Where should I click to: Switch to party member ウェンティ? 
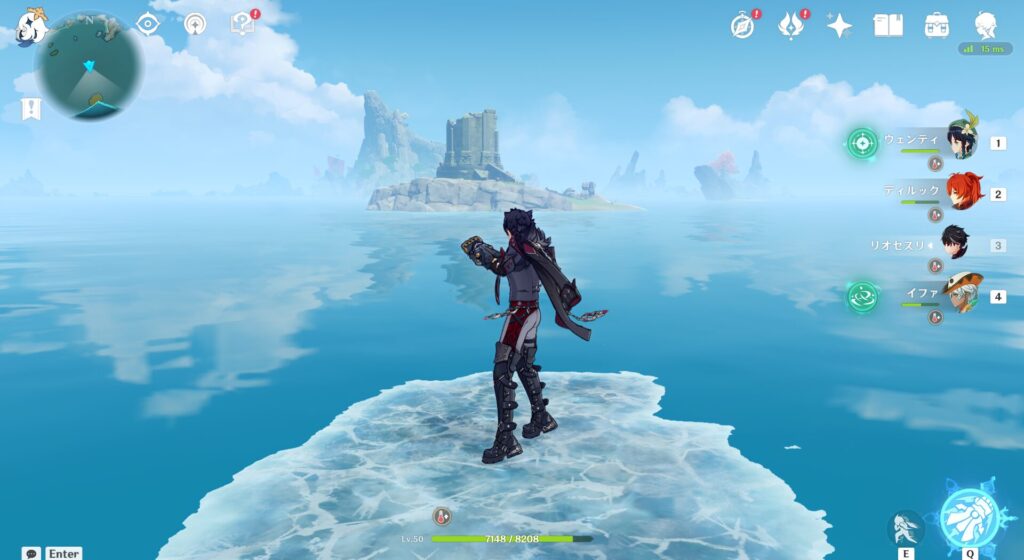pyautogui.click(x=962, y=141)
